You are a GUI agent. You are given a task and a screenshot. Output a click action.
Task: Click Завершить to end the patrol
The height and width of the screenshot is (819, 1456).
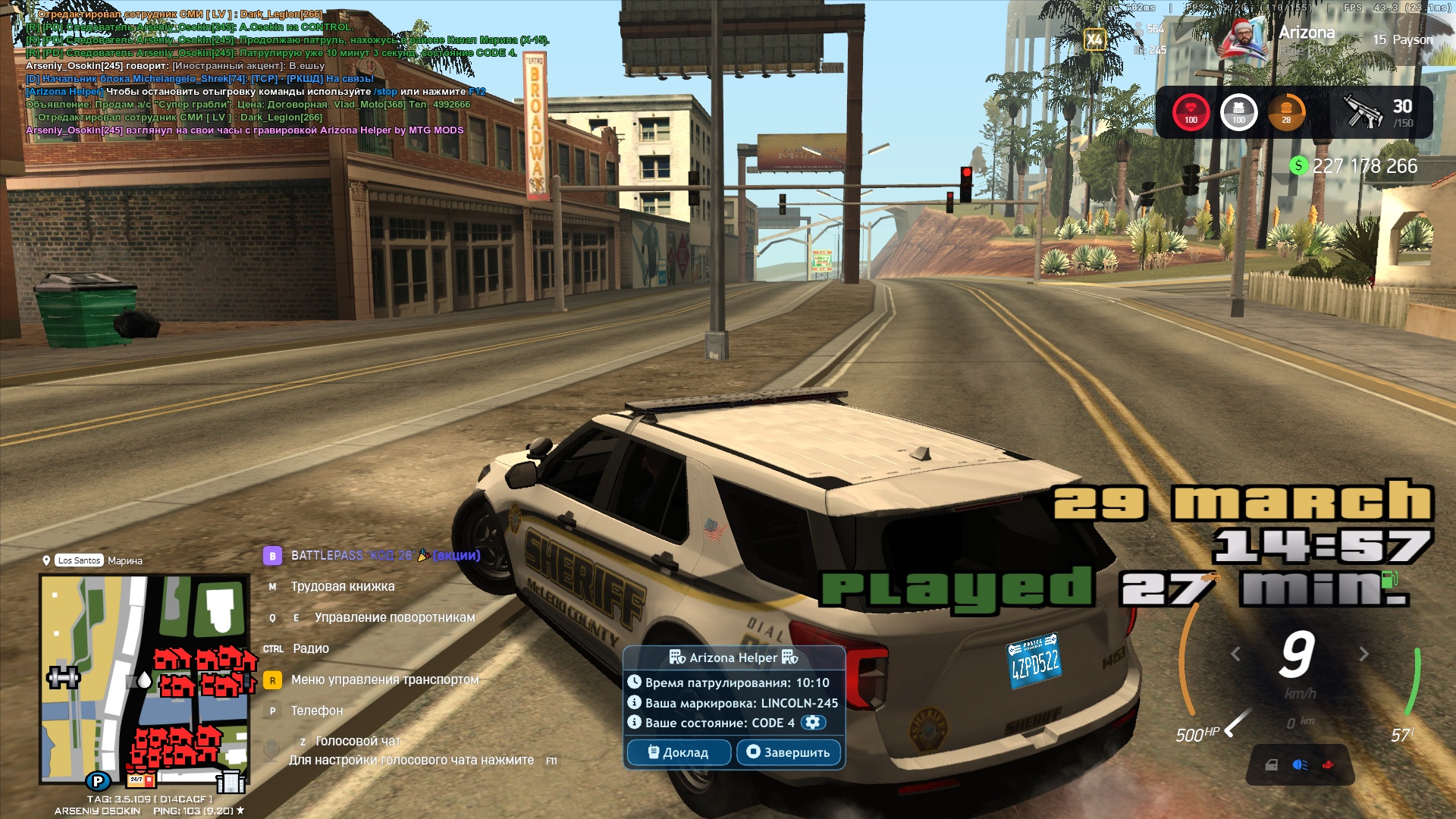coord(789,752)
